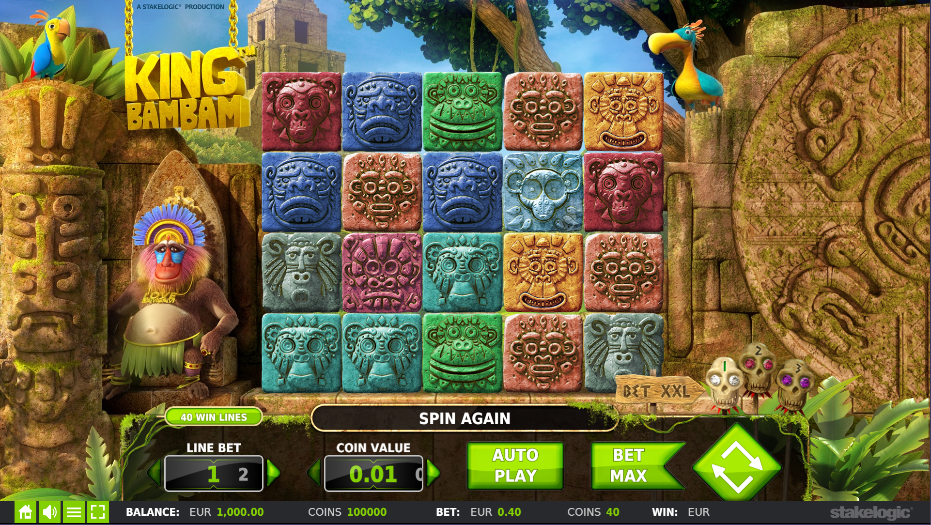Image resolution: width=931 pixels, height=525 pixels.
Task: Open the hamburger menu icon
Action: [x=73, y=512]
